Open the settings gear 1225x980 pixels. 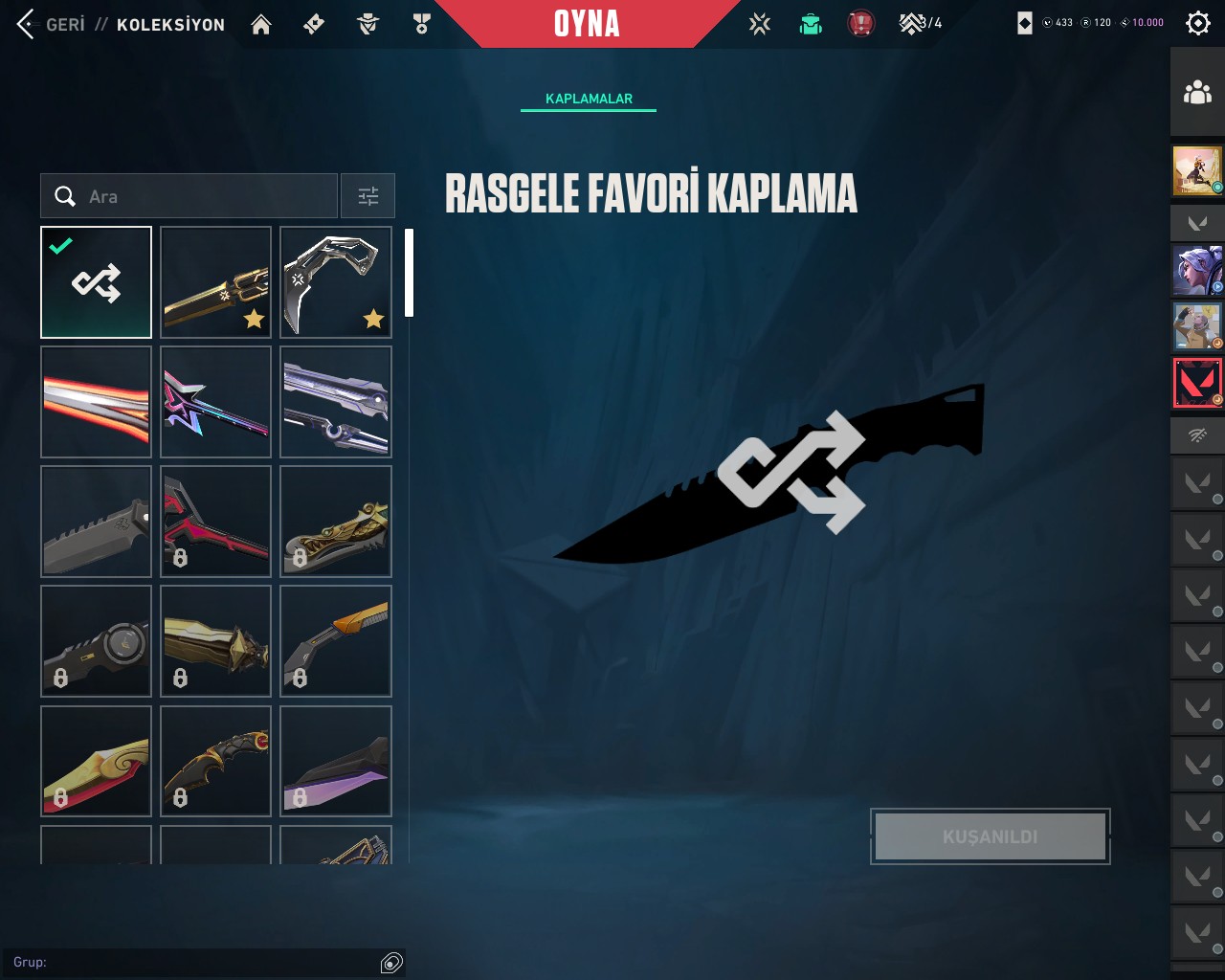pos(1197,23)
